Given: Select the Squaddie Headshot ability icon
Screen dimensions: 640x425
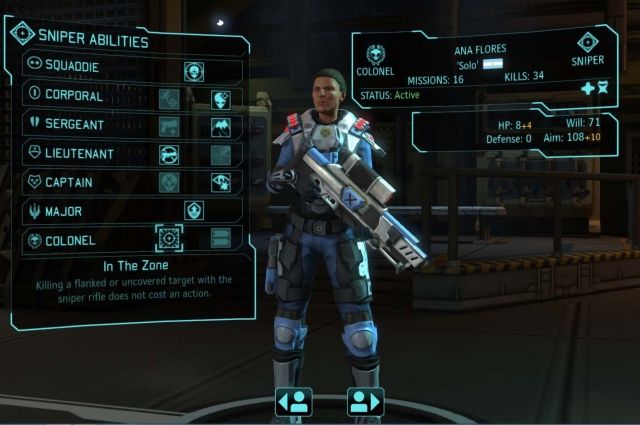Looking at the screenshot, I should 194,70.
